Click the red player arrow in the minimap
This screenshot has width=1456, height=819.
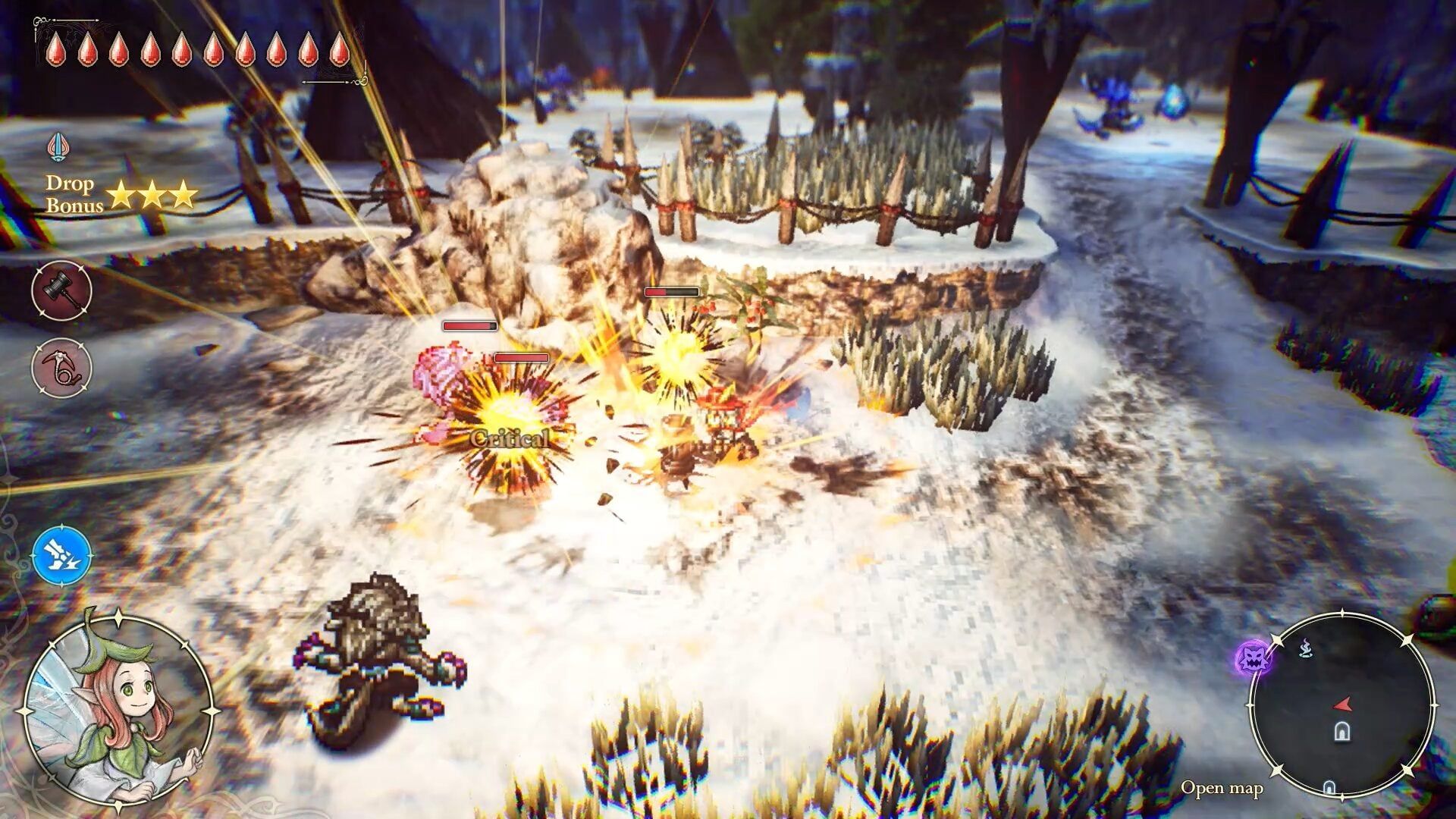tap(1343, 705)
